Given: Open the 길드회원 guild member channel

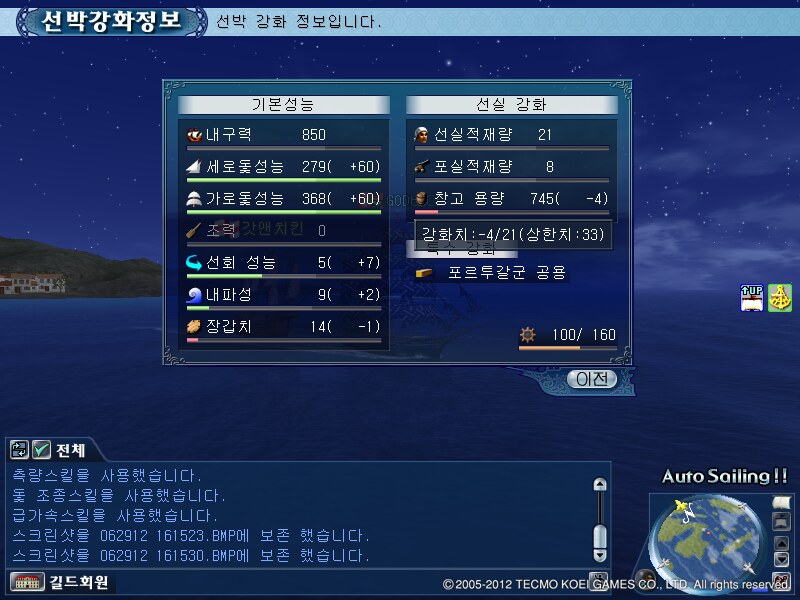Looking at the screenshot, I should (60, 581).
